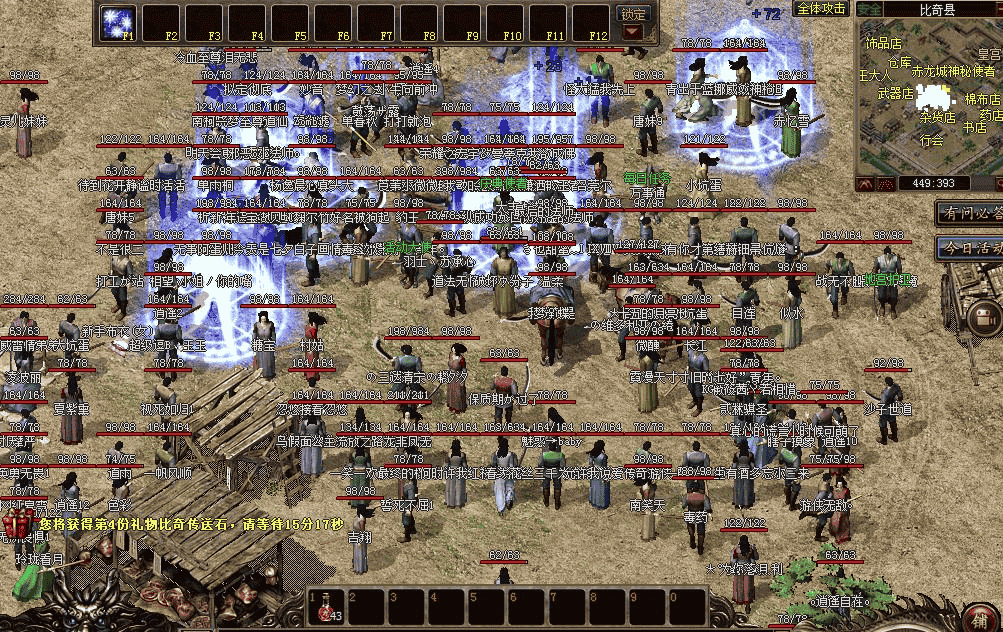Toggle the 全体攻击 attack mode button
The height and width of the screenshot is (632, 1003).
click(822, 8)
